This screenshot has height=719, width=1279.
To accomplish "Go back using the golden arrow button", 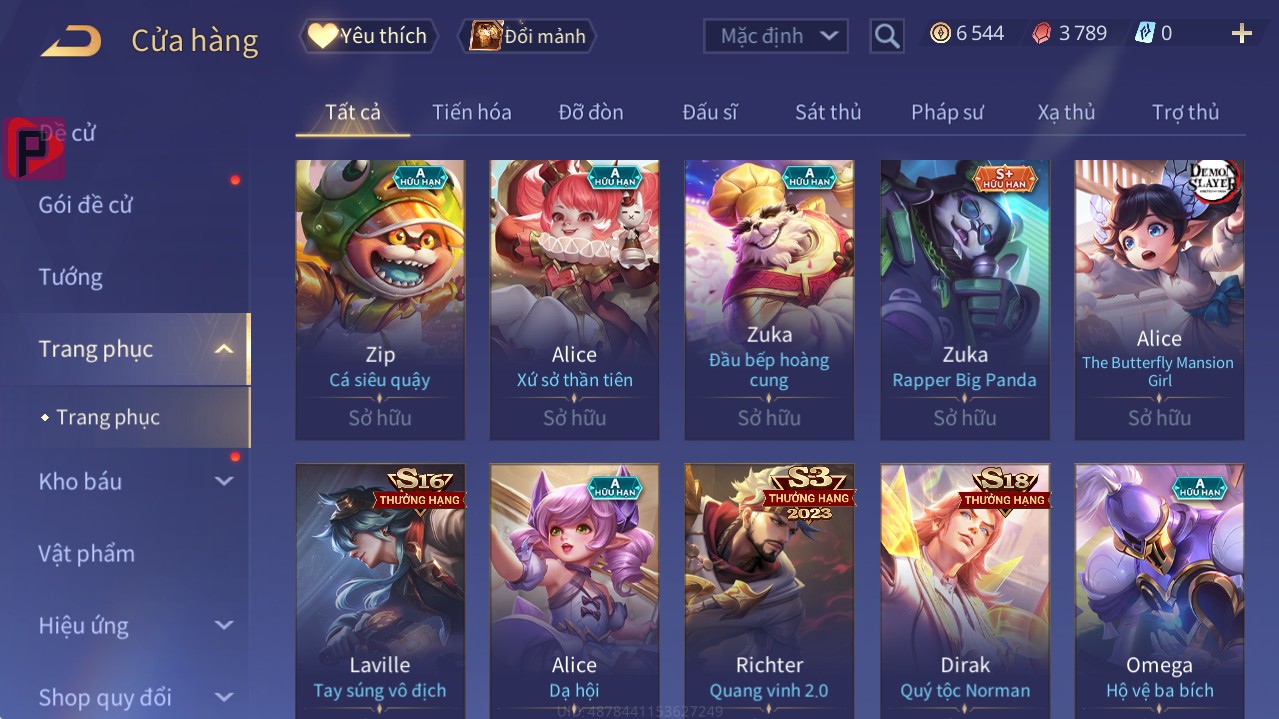I will click(71, 41).
